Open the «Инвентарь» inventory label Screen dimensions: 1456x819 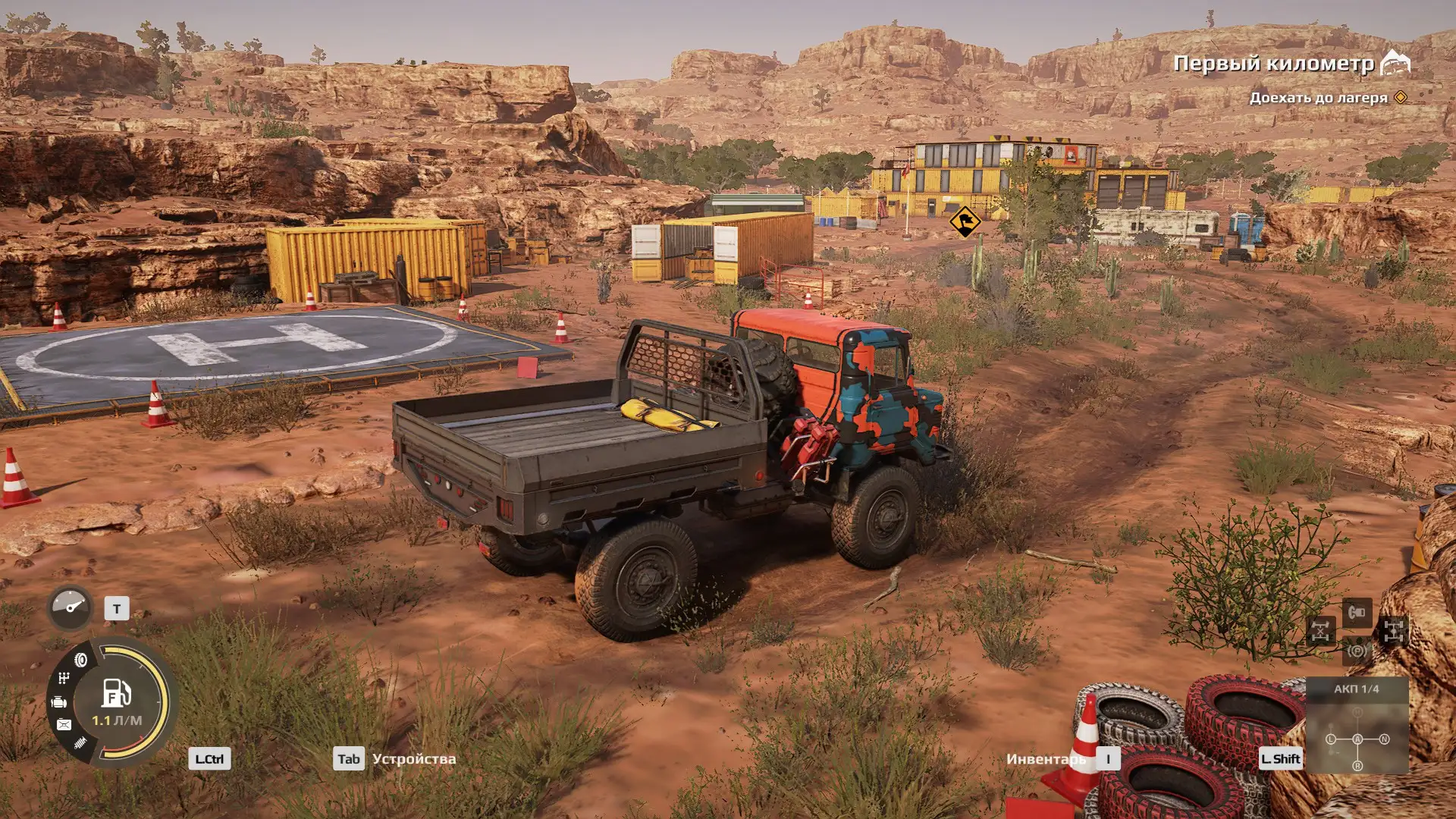pyautogui.click(x=1046, y=759)
